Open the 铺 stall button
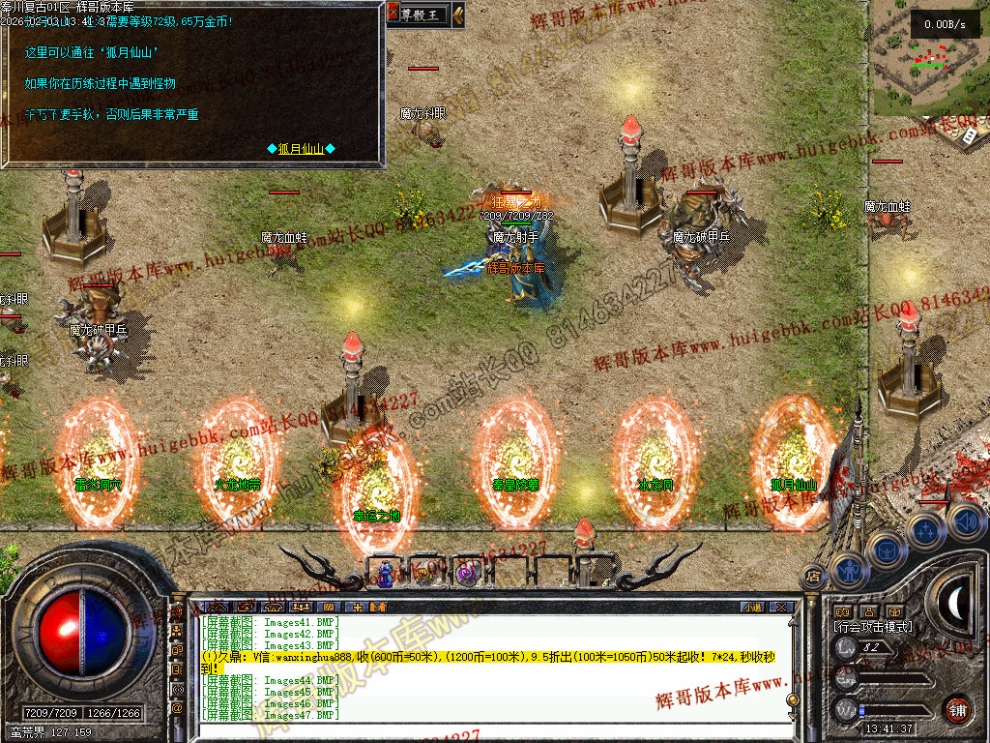The height and width of the screenshot is (743, 990). coord(958,709)
